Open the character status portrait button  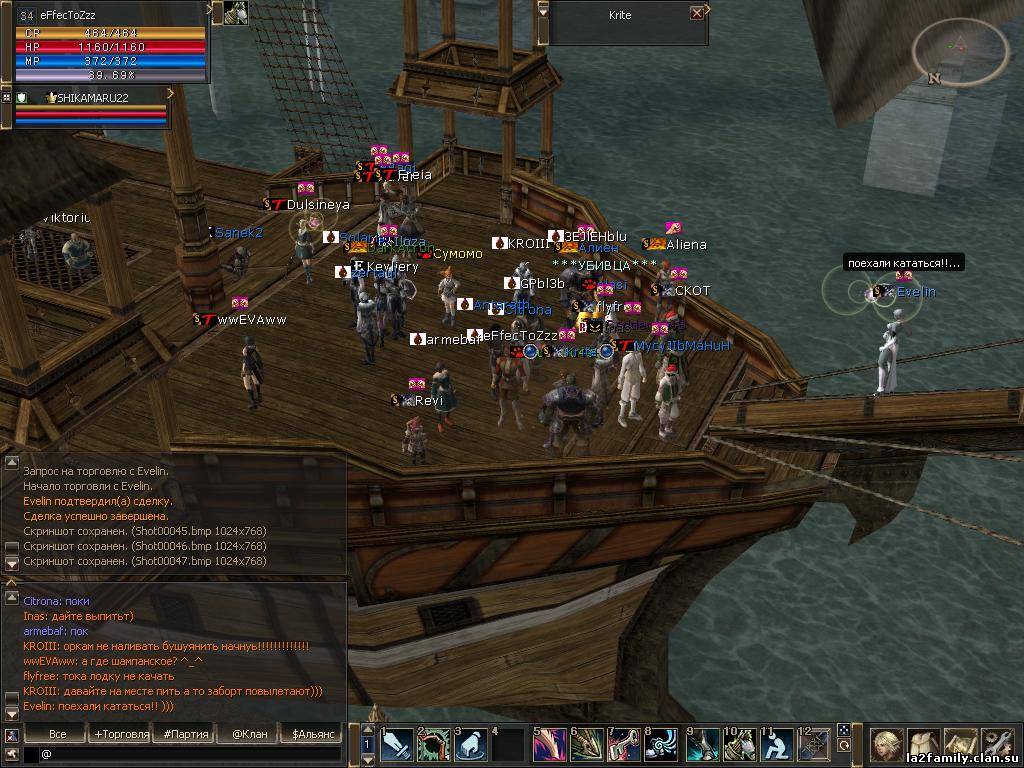click(x=886, y=744)
